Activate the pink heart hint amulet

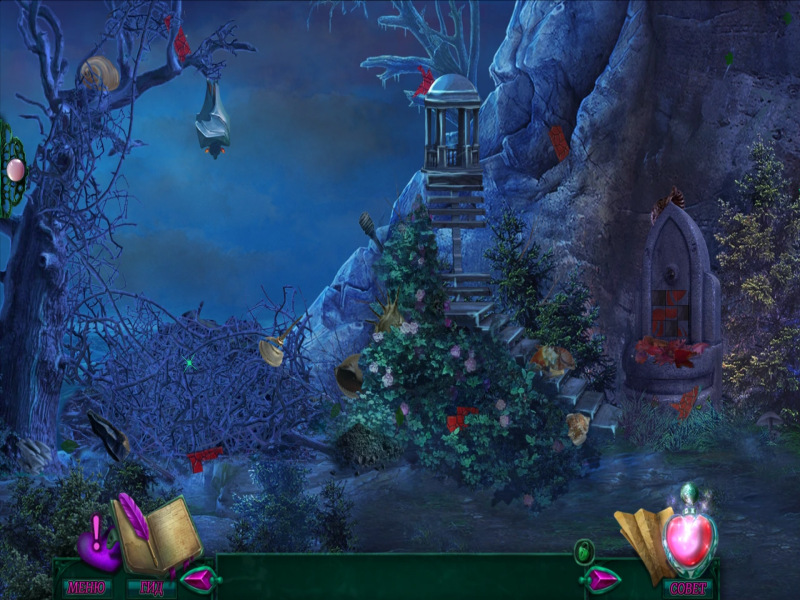[689, 538]
